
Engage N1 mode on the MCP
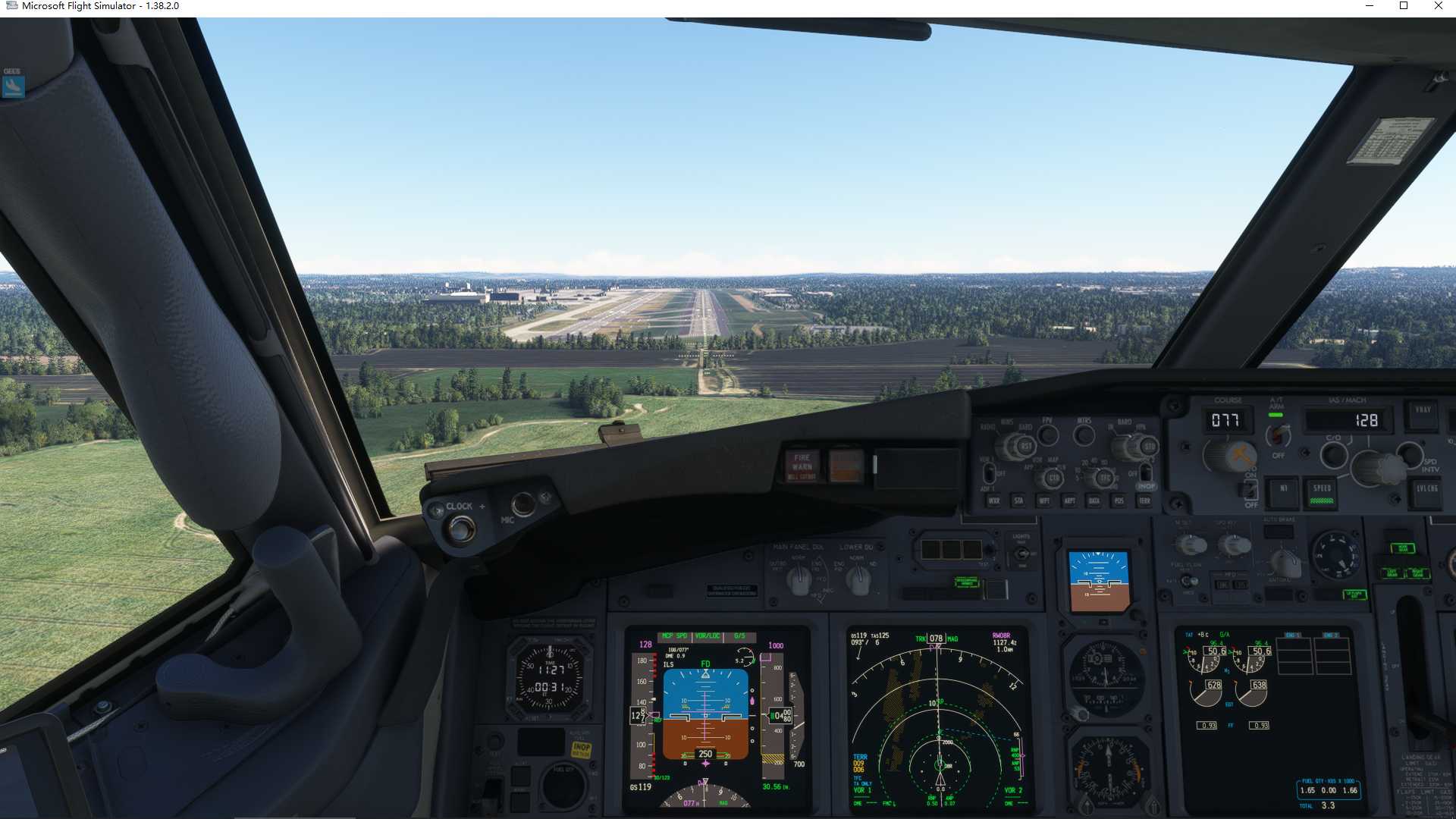pos(1282,488)
